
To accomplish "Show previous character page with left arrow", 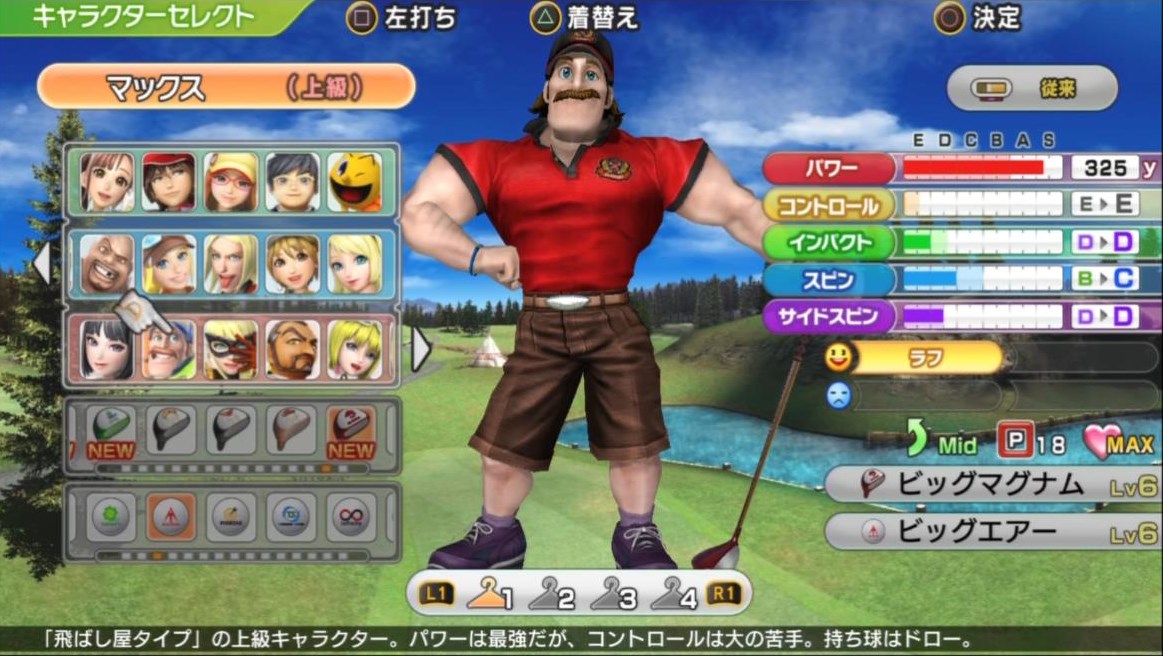I will coord(42,262).
